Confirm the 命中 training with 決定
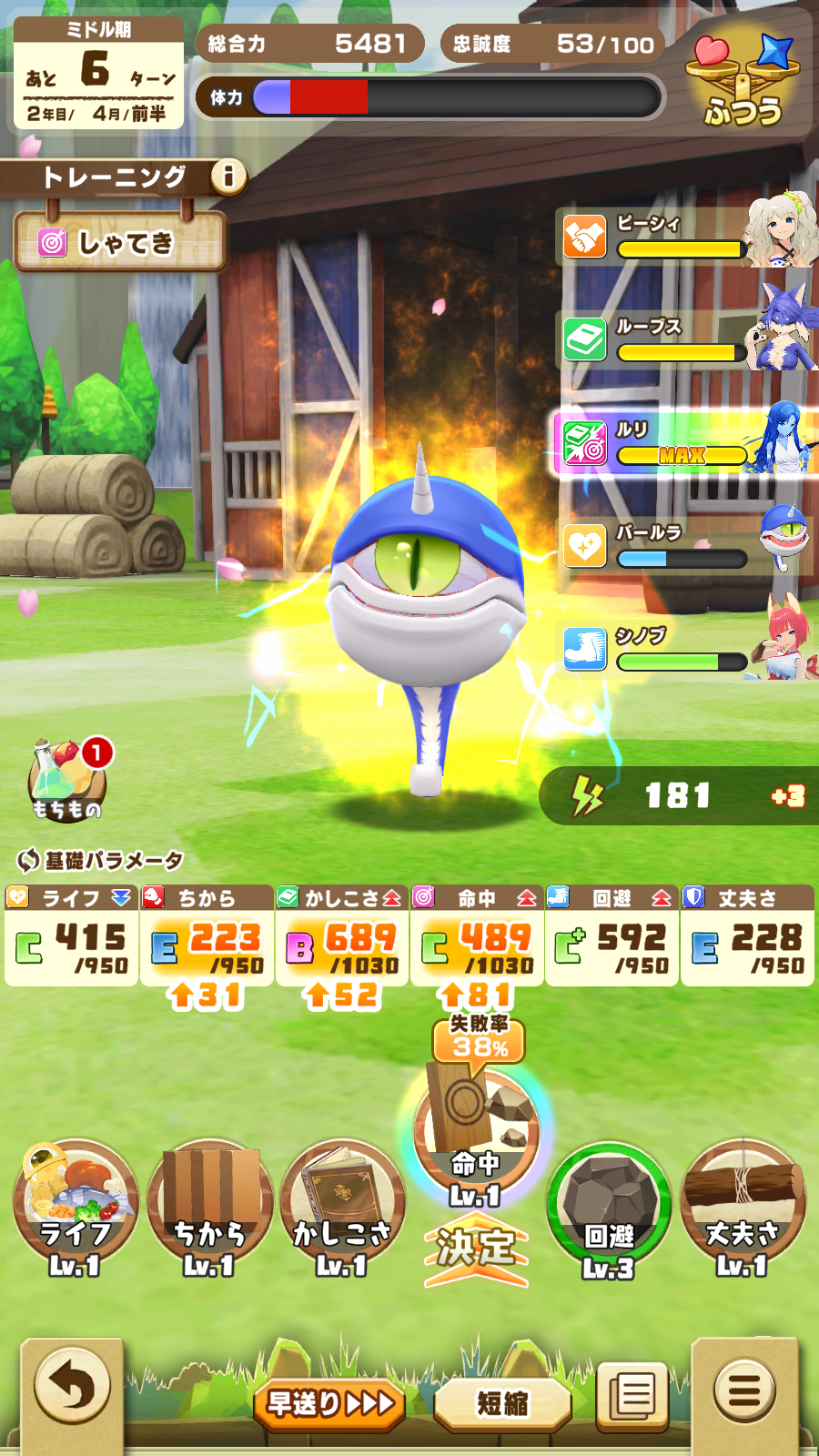 tap(475, 1249)
